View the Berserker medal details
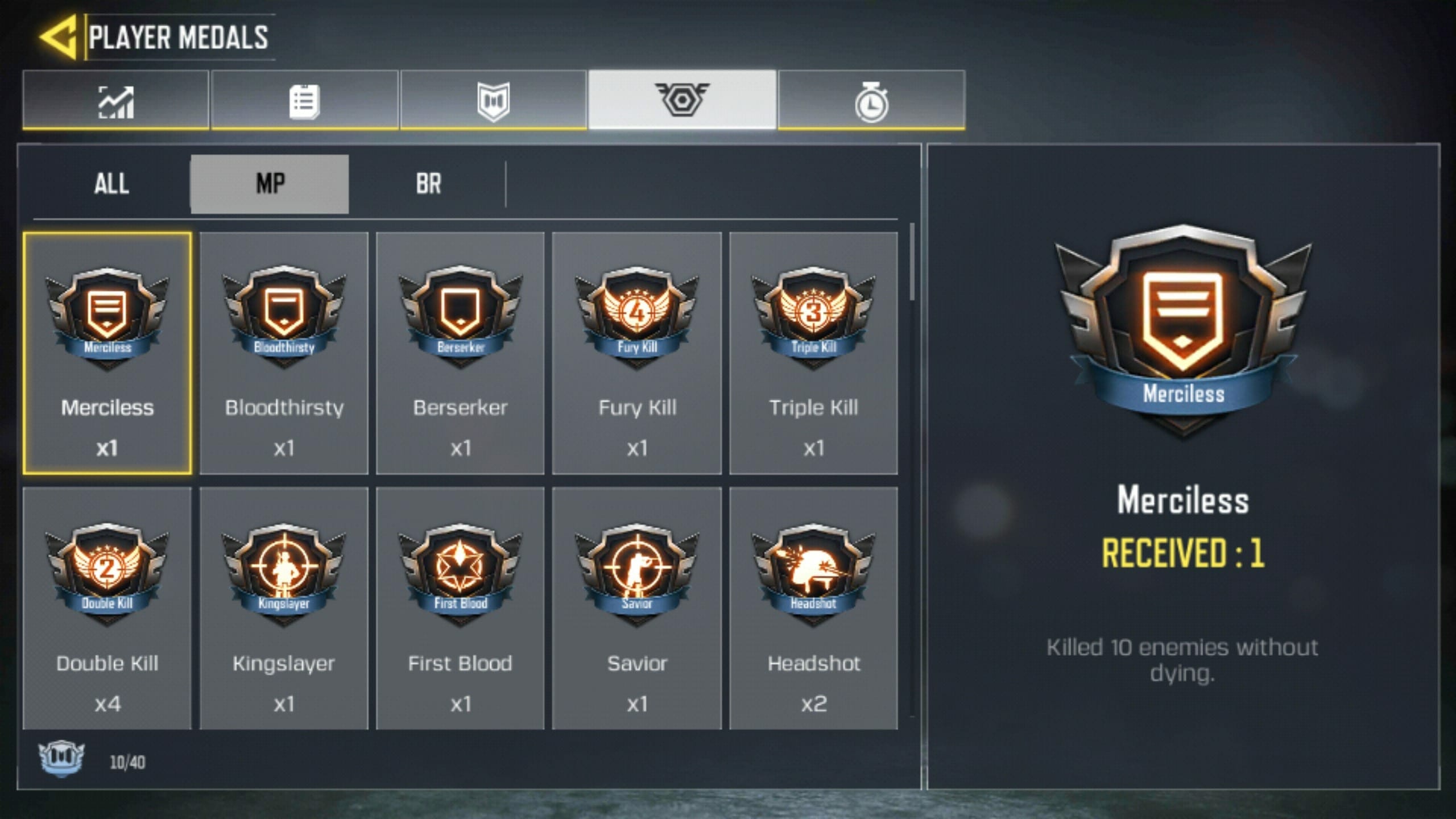Image resolution: width=1456 pixels, height=819 pixels. tap(460, 353)
